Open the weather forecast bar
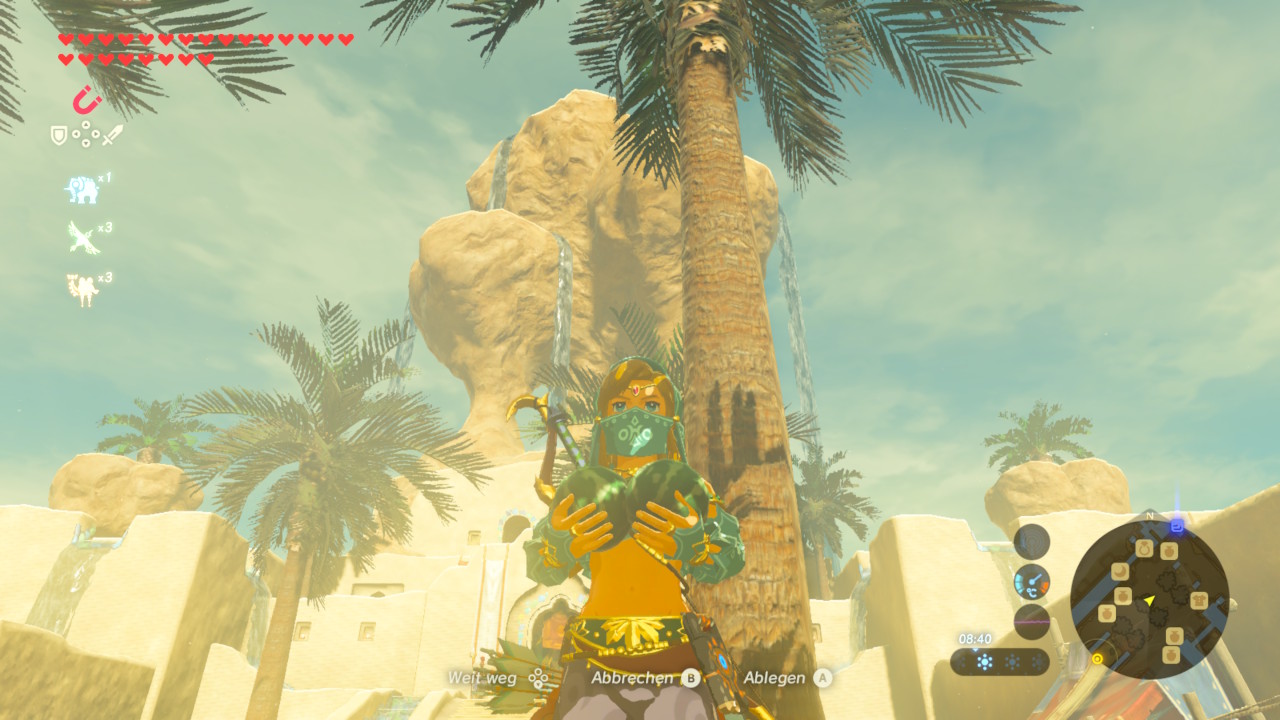The height and width of the screenshot is (720, 1280). tap(999, 662)
